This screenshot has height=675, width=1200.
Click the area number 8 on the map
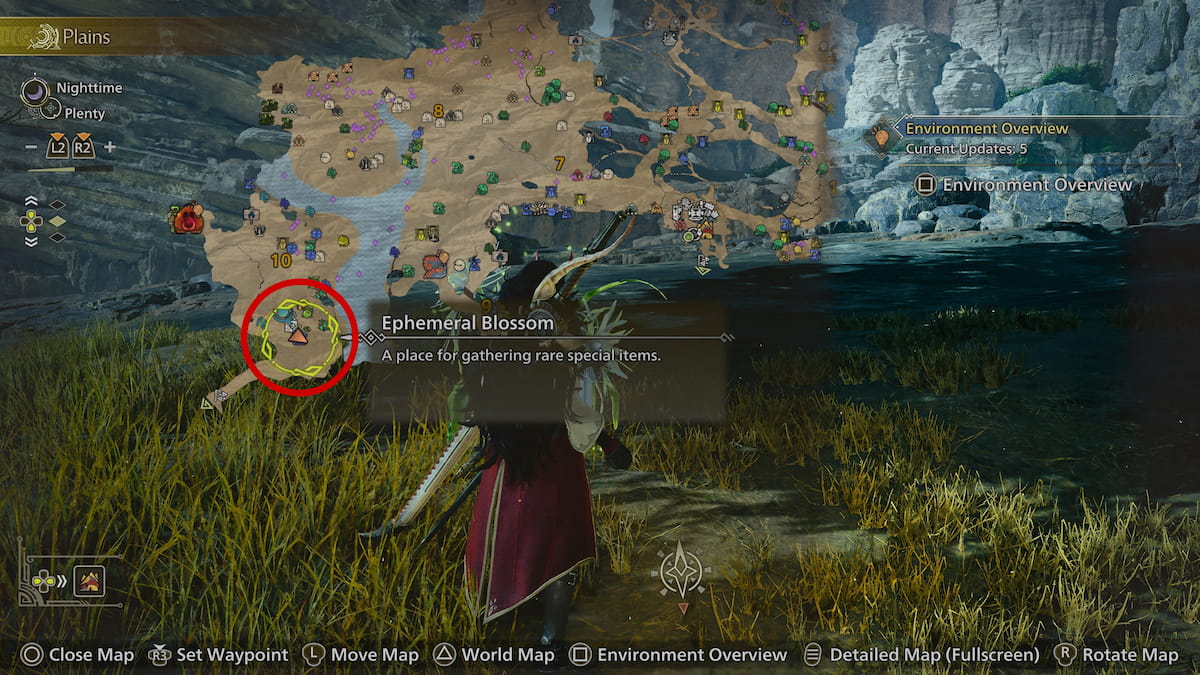click(438, 111)
